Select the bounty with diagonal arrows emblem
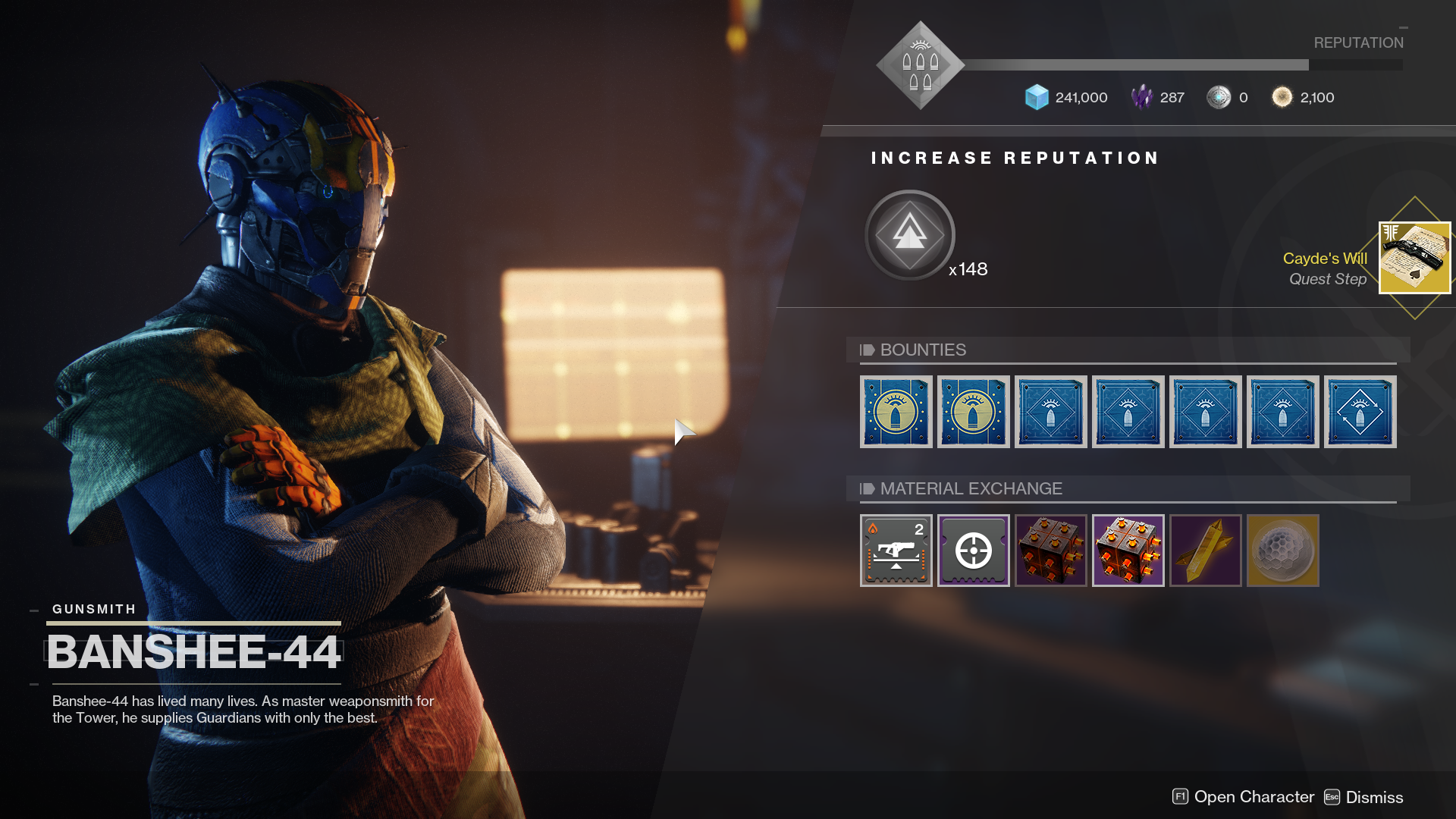The height and width of the screenshot is (819, 1456). 1360,412
